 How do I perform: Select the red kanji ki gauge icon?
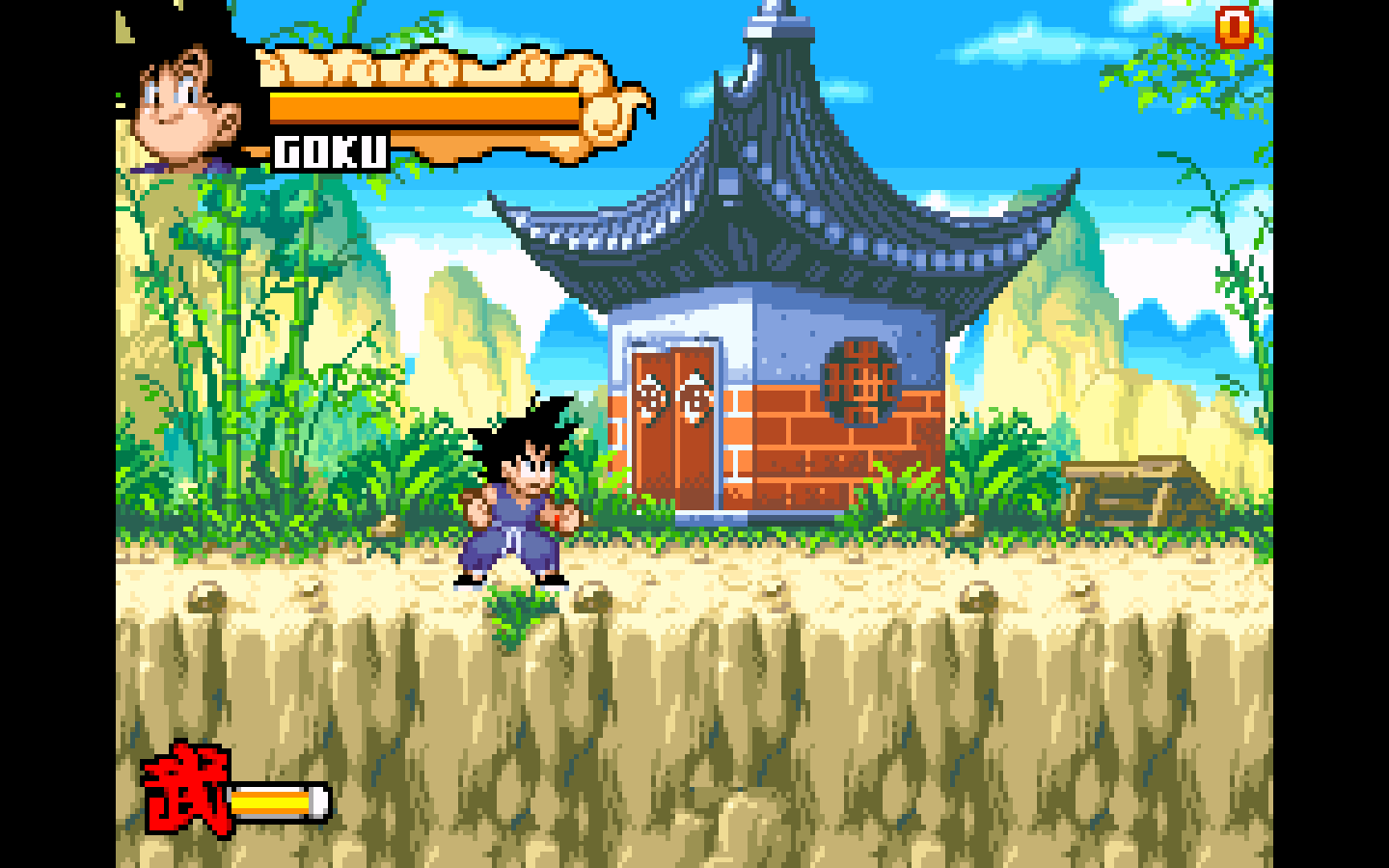point(188,789)
